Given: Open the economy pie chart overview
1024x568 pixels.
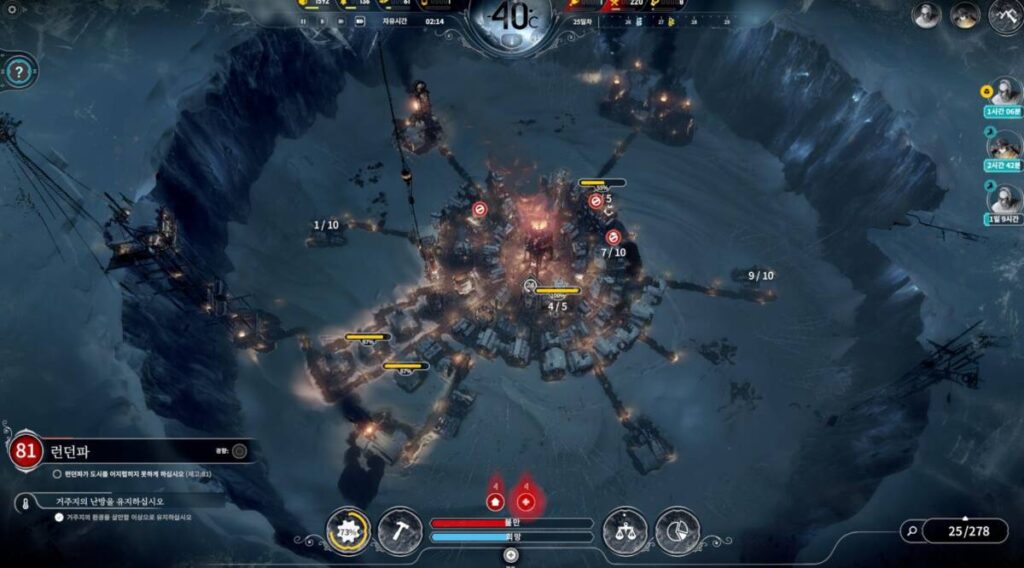Looking at the screenshot, I should pyautogui.click(x=677, y=529).
